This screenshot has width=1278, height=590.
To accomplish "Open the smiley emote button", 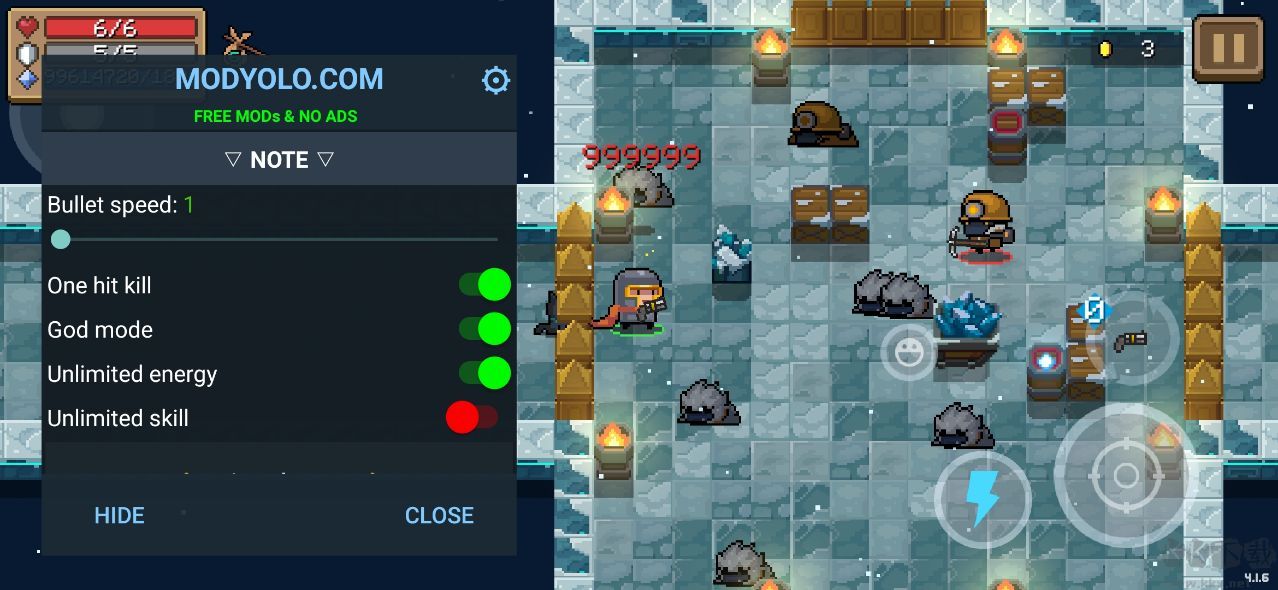I will click(908, 352).
